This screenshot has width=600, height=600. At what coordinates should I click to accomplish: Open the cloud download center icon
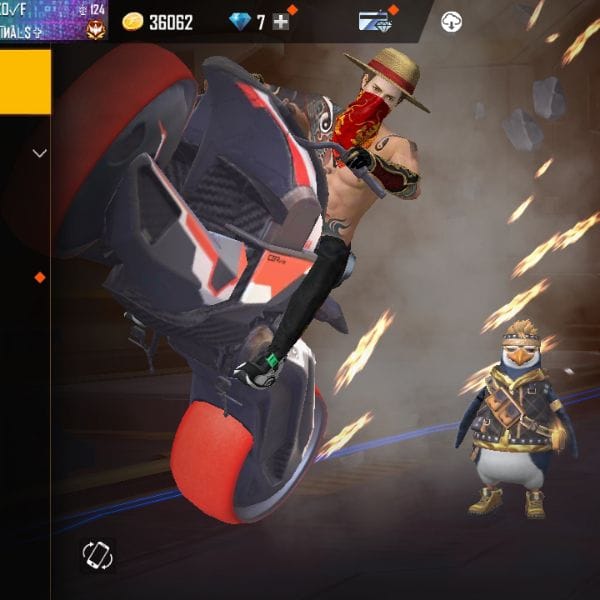pyautogui.click(x=452, y=22)
